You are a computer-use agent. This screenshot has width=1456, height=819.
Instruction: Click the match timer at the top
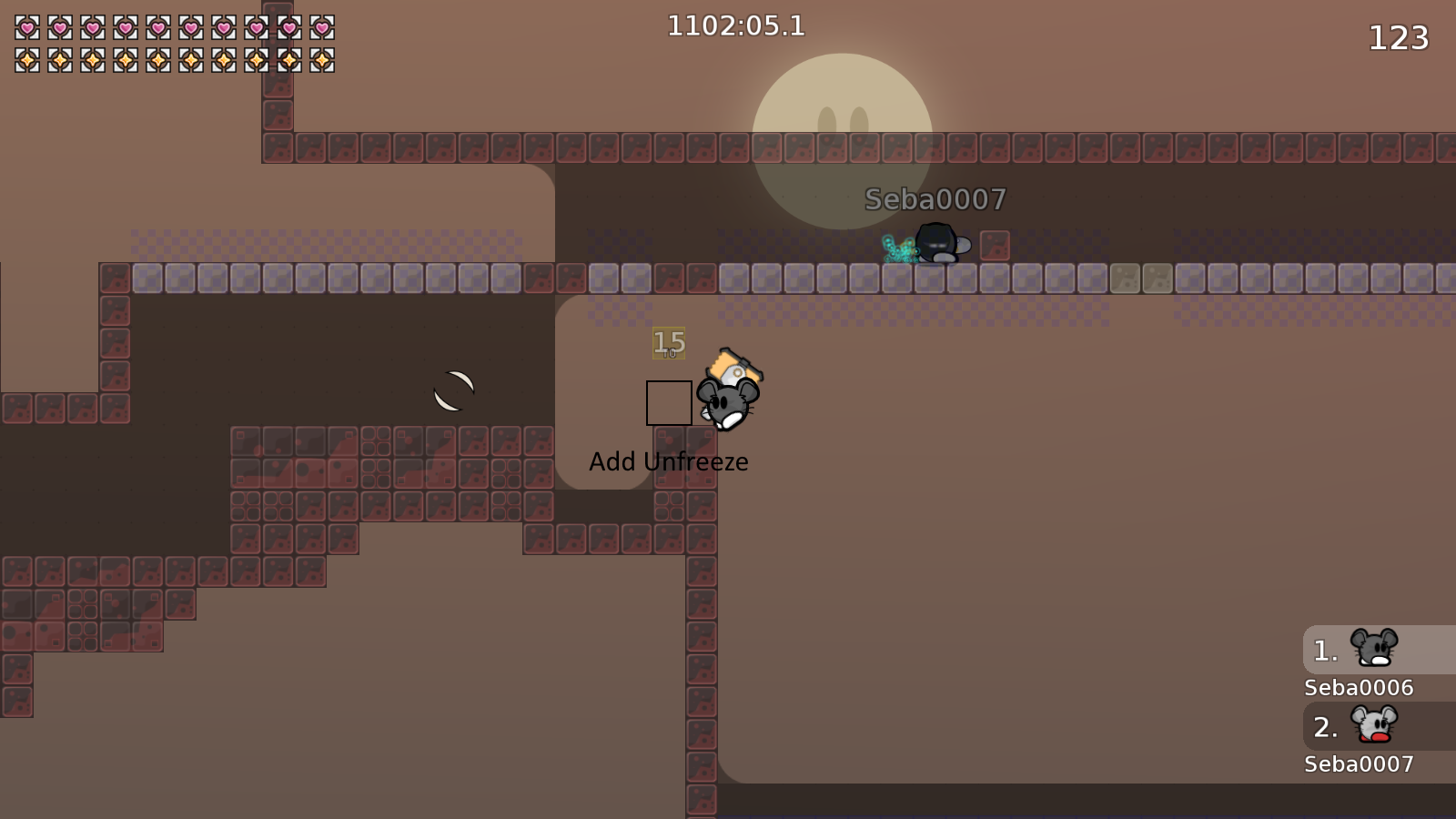[735, 26]
